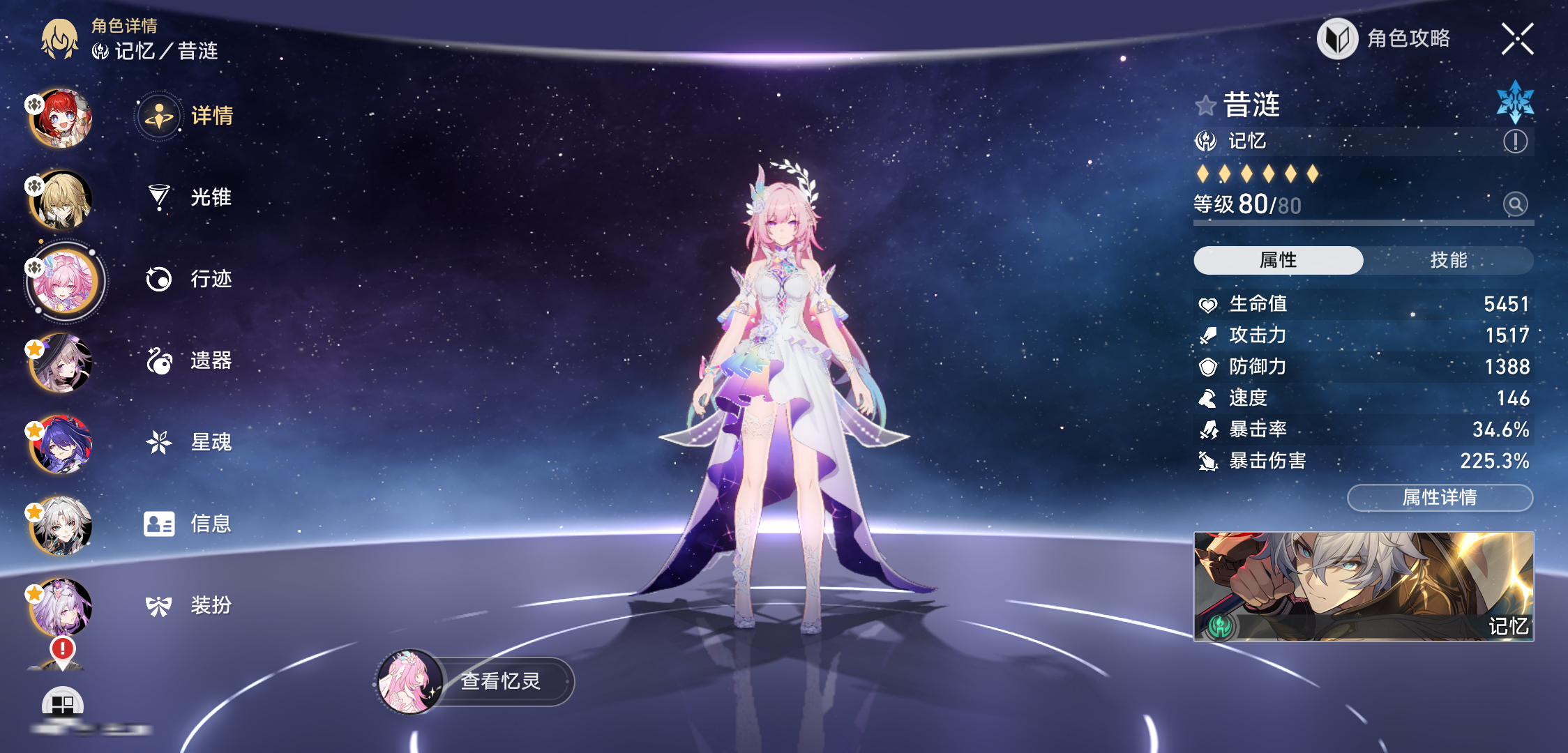The height and width of the screenshot is (753, 1568).
Task: Tap the exclamation info icon beside 记忆
Action: tap(1515, 142)
